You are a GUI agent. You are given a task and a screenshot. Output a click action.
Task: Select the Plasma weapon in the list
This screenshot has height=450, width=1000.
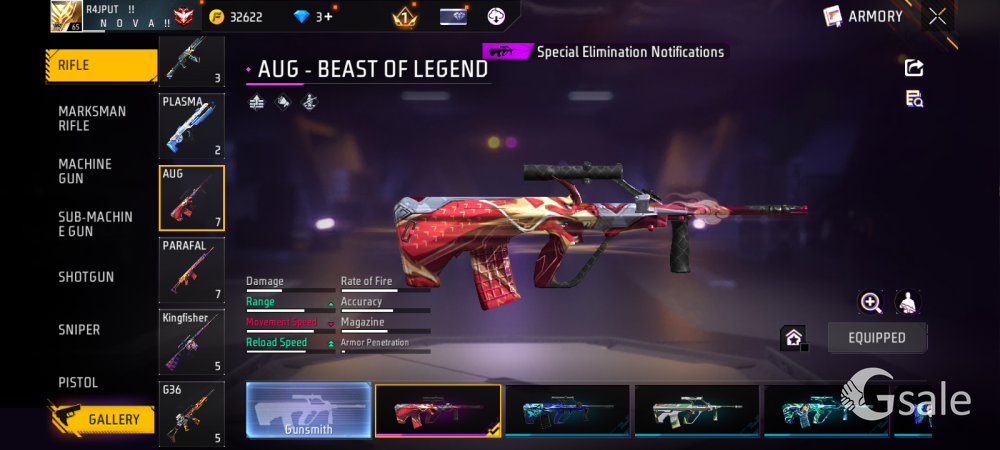pyautogui.click(x=191, y=126)
